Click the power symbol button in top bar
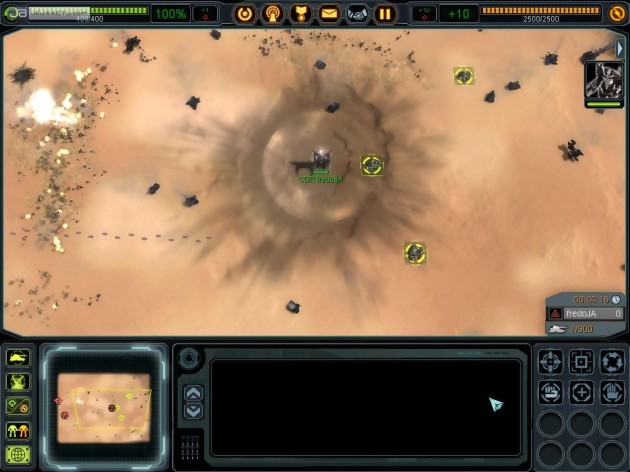630x472 pixels. point(244,14)
